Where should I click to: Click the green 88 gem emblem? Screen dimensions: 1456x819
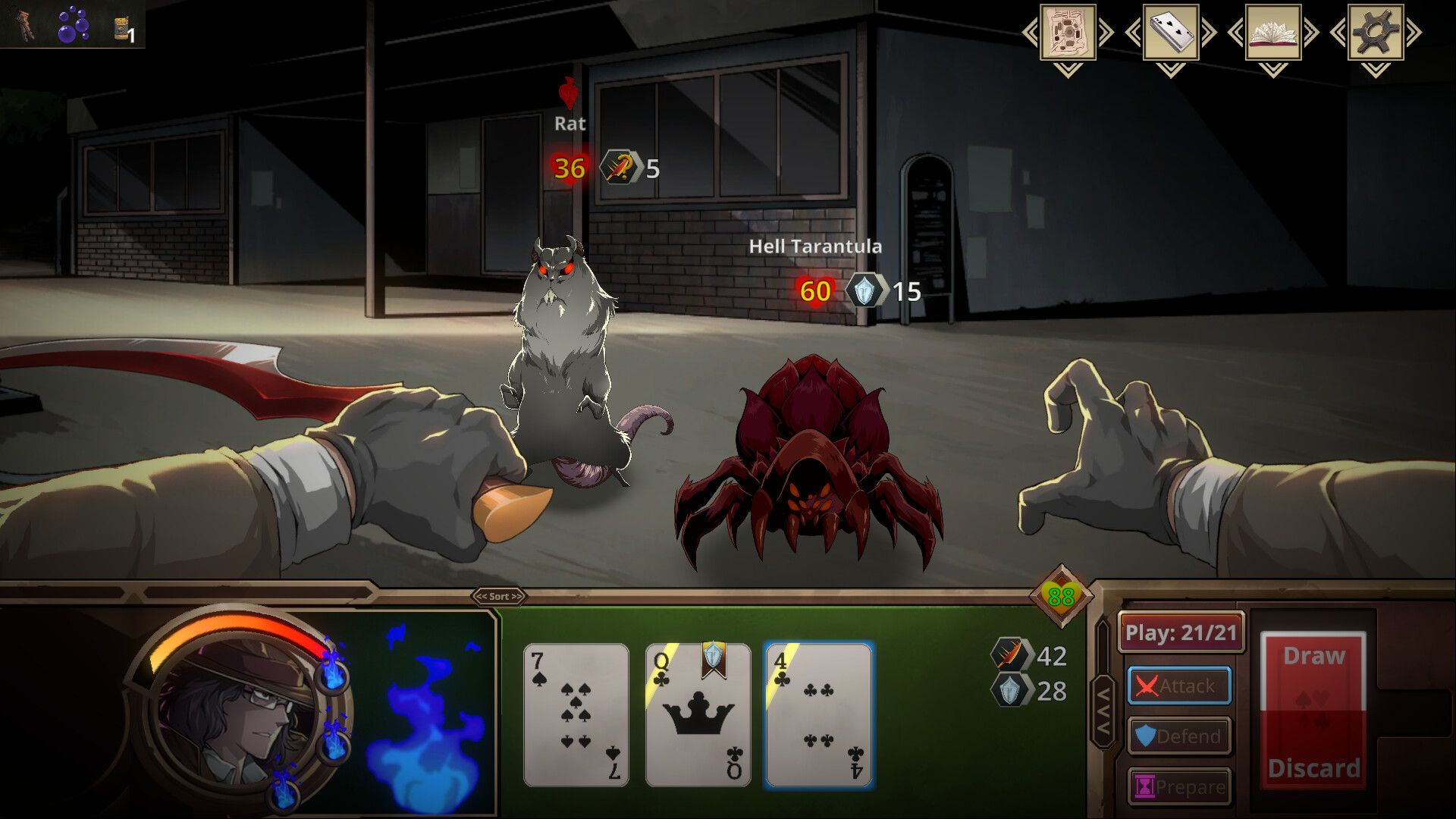point(1062,595)
